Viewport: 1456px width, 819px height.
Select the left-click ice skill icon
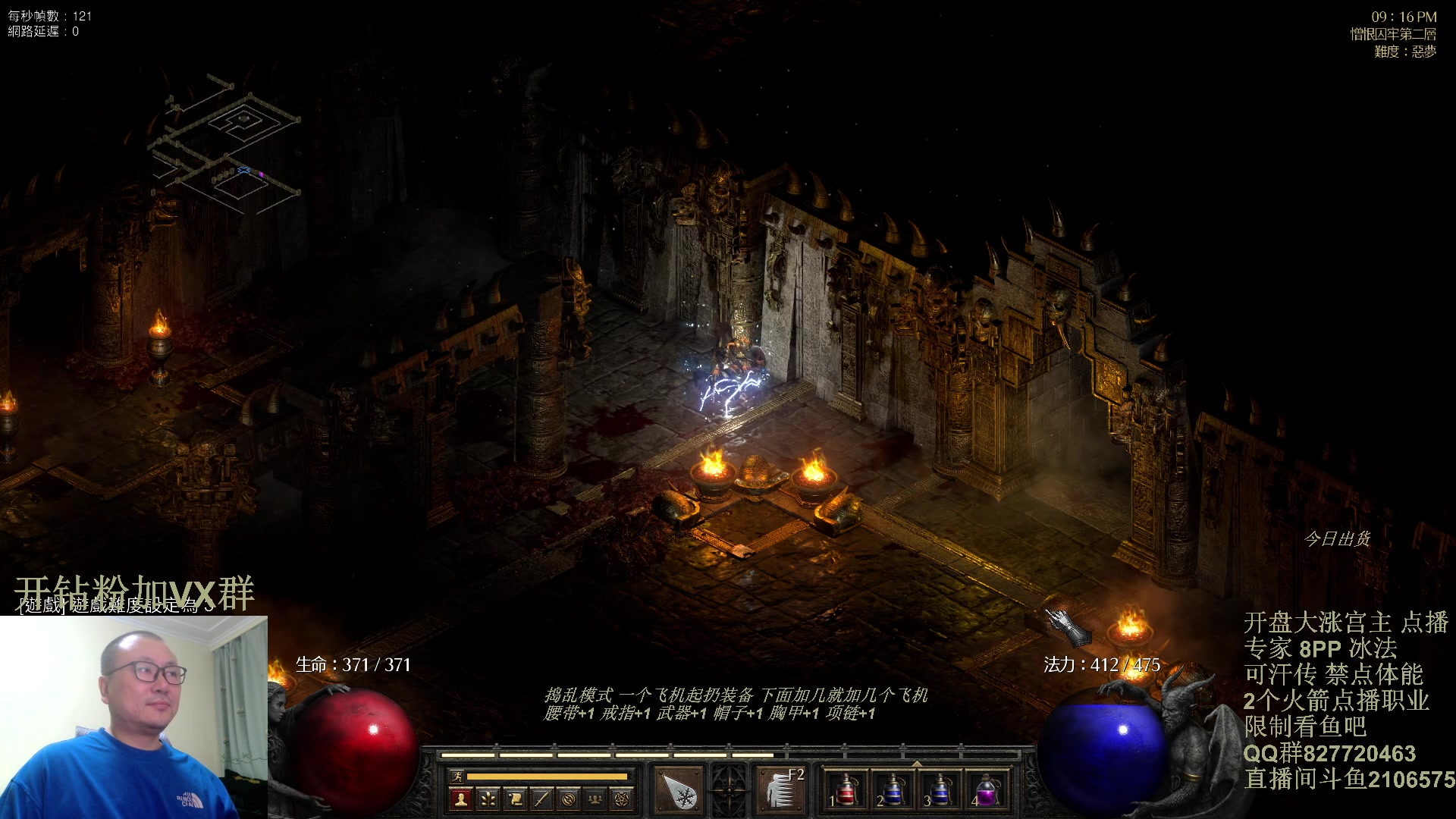(678, 791)
